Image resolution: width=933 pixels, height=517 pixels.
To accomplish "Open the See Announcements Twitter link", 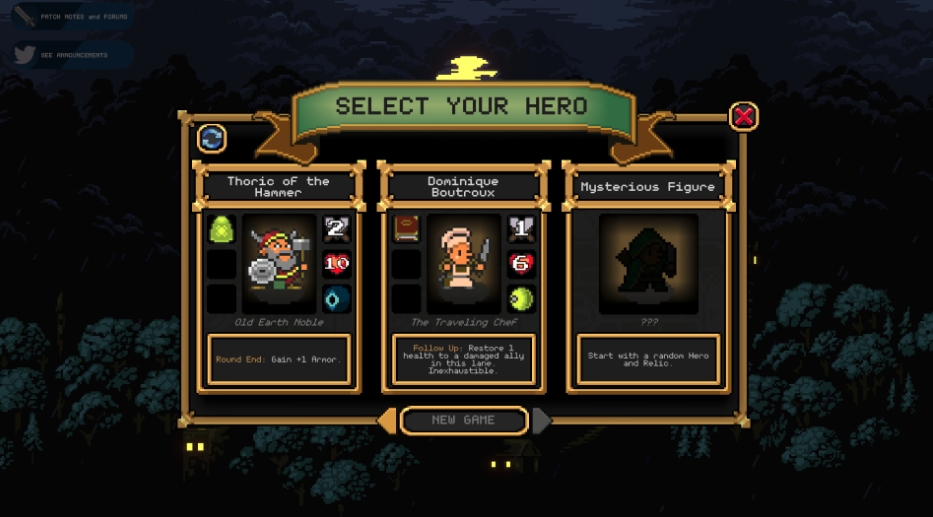I will pos(70,55).
